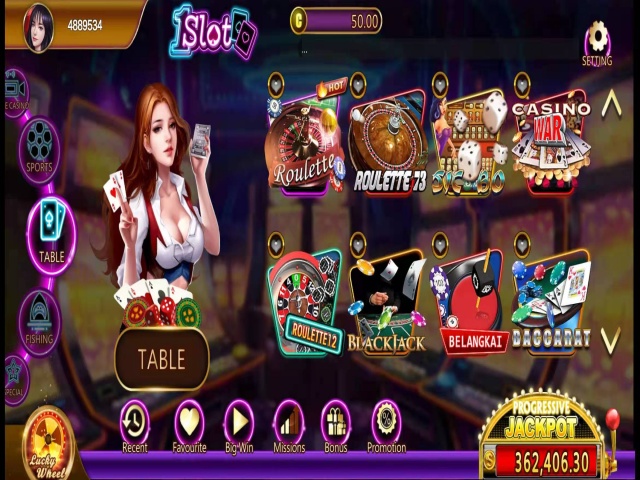Launch the Roulette game with HOT tag
This screenshot has height=480, width=640.
click(304, 143)
